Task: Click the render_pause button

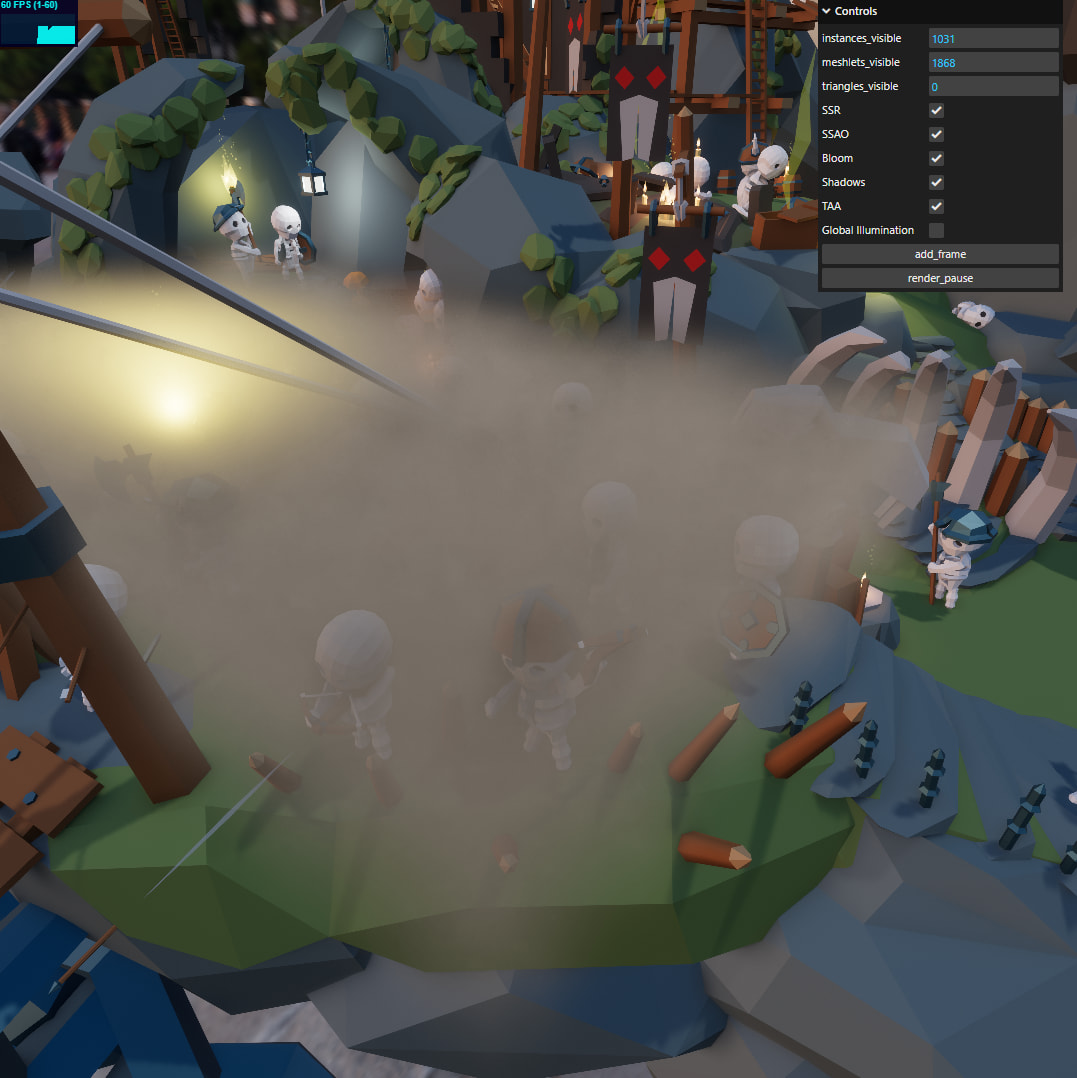Action: (x=939, y=278)
